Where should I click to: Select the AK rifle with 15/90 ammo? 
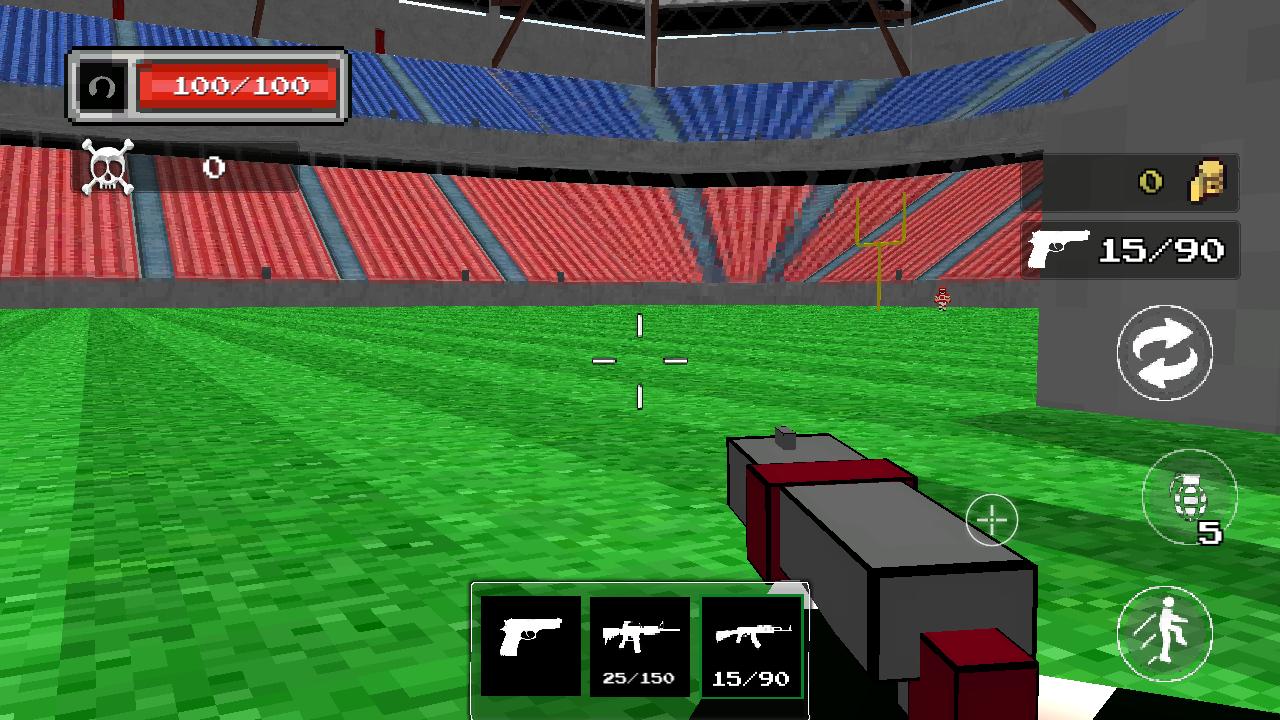(752, 648)
